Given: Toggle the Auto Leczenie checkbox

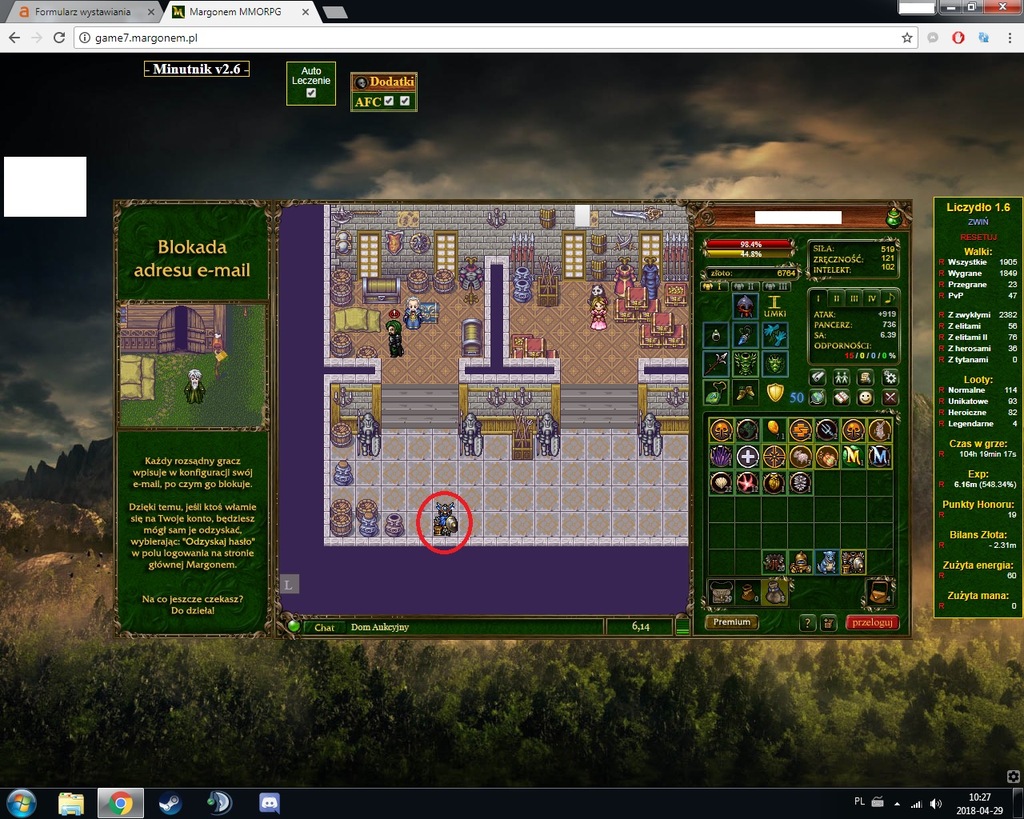Looking at the screenshot, I should pyautogui.click(x=311, y=93).
